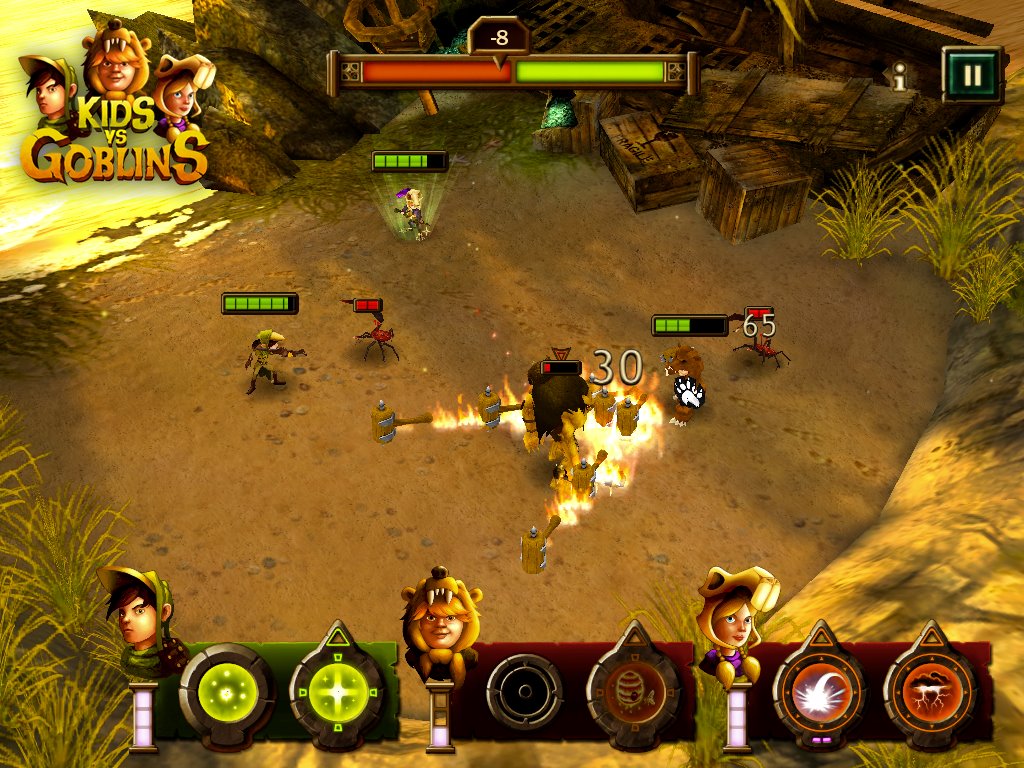Pause the game with the green button

(x=971, y=74)
